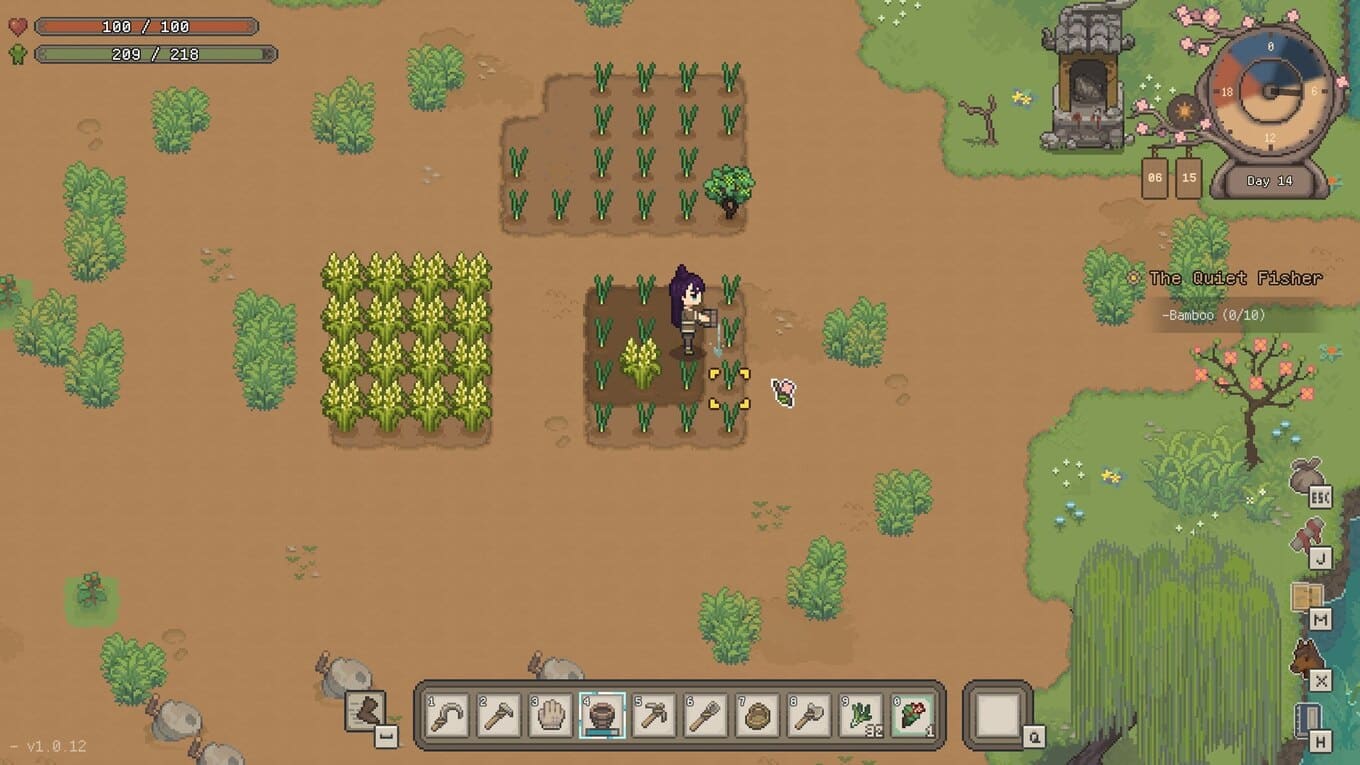The width and height of the screenshot is (1360, 765).
Task: Choose the woven basket in slot 7
Action: (x=758, y=716)
